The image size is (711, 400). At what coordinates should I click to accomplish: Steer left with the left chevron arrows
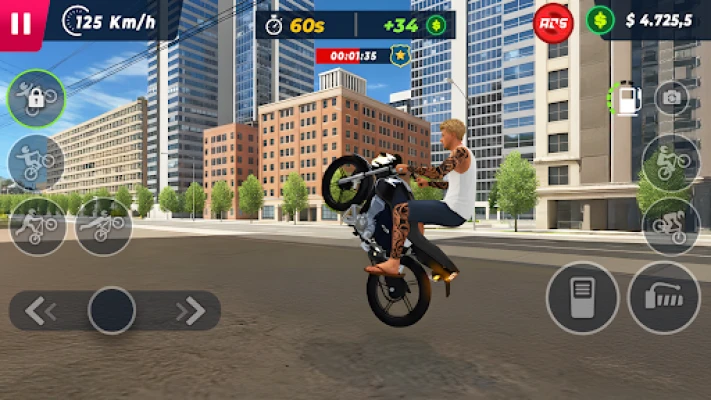tap(40, 311)
